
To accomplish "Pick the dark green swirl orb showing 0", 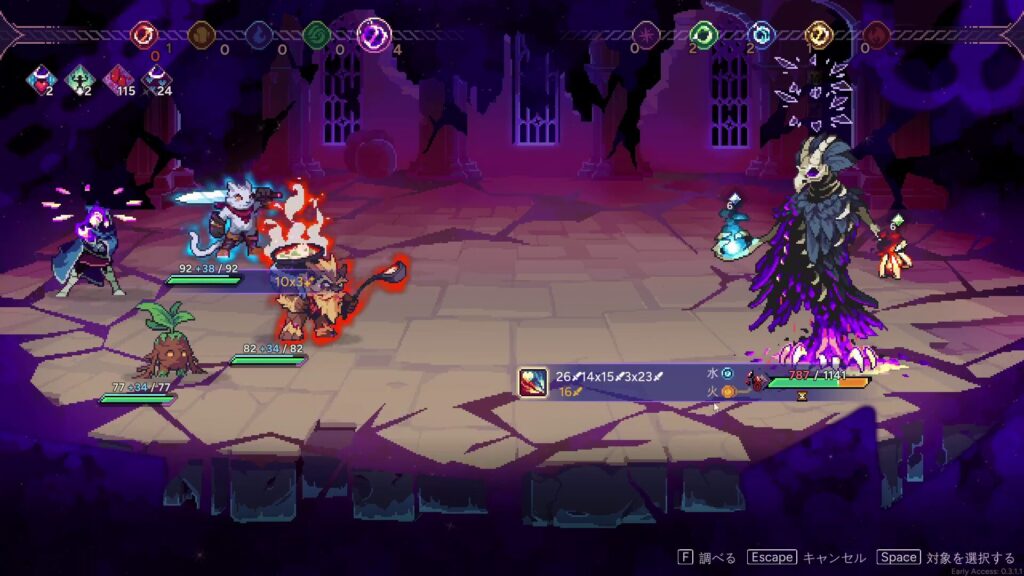I will coord(316,36).
